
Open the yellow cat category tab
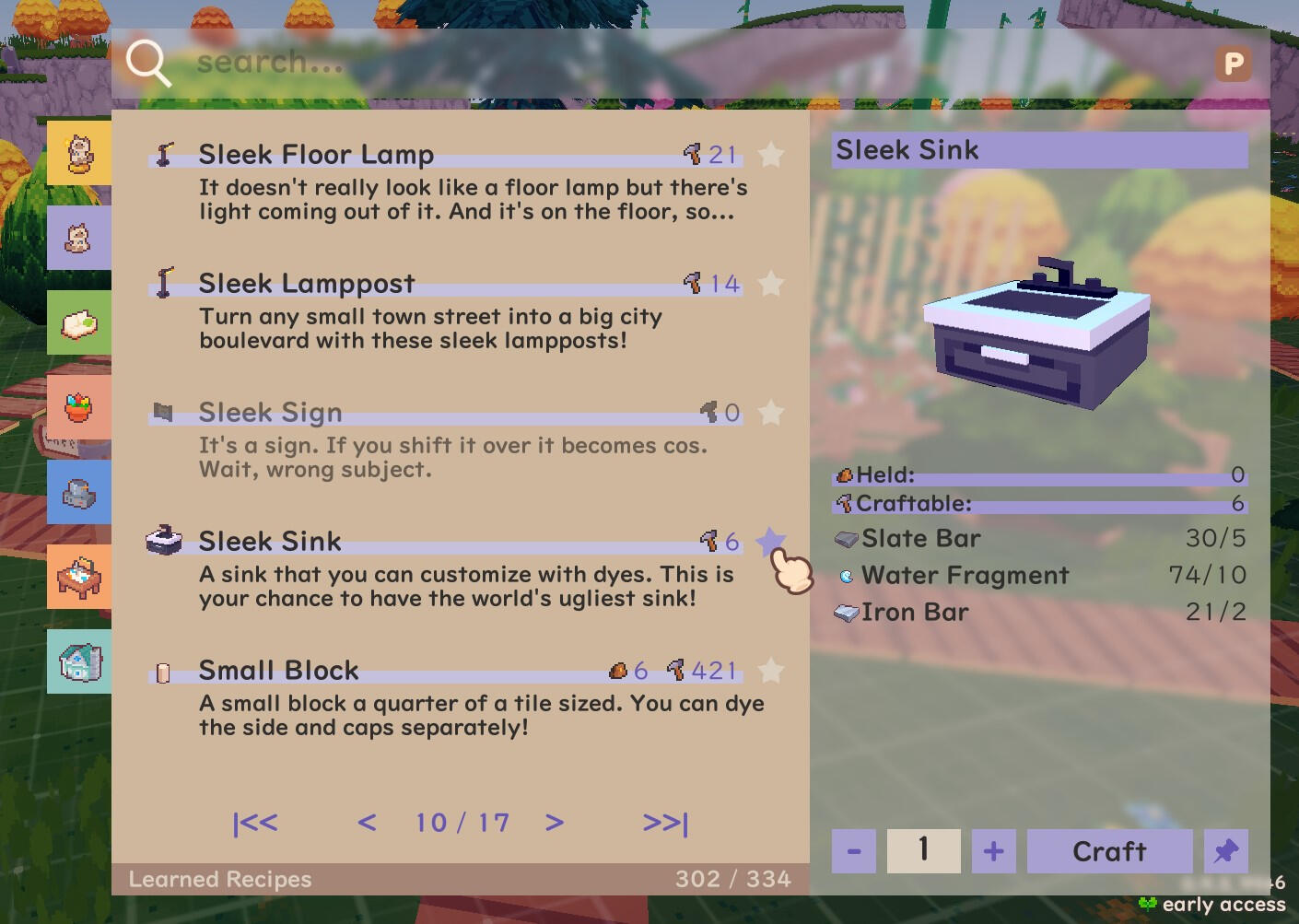pos(79,153)
